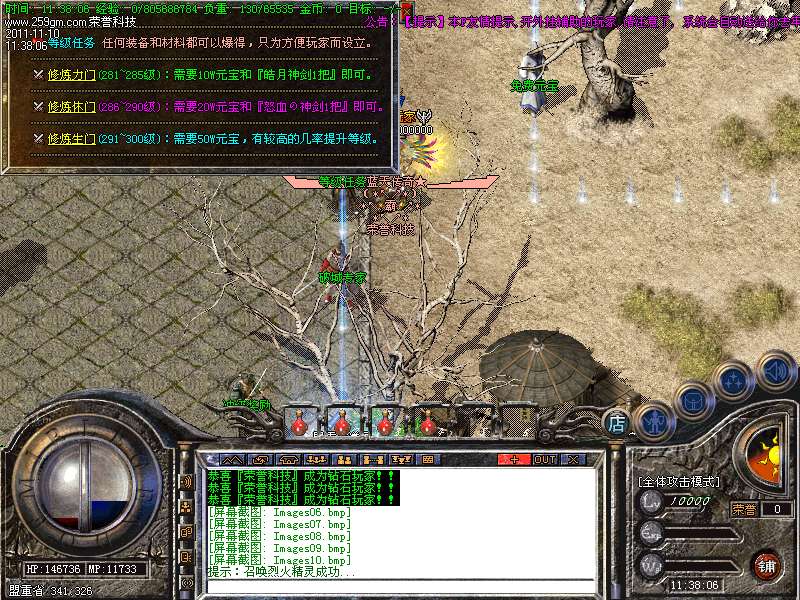Click the chat text input field
Screen dimensions: 800x600
coord(400,586)
